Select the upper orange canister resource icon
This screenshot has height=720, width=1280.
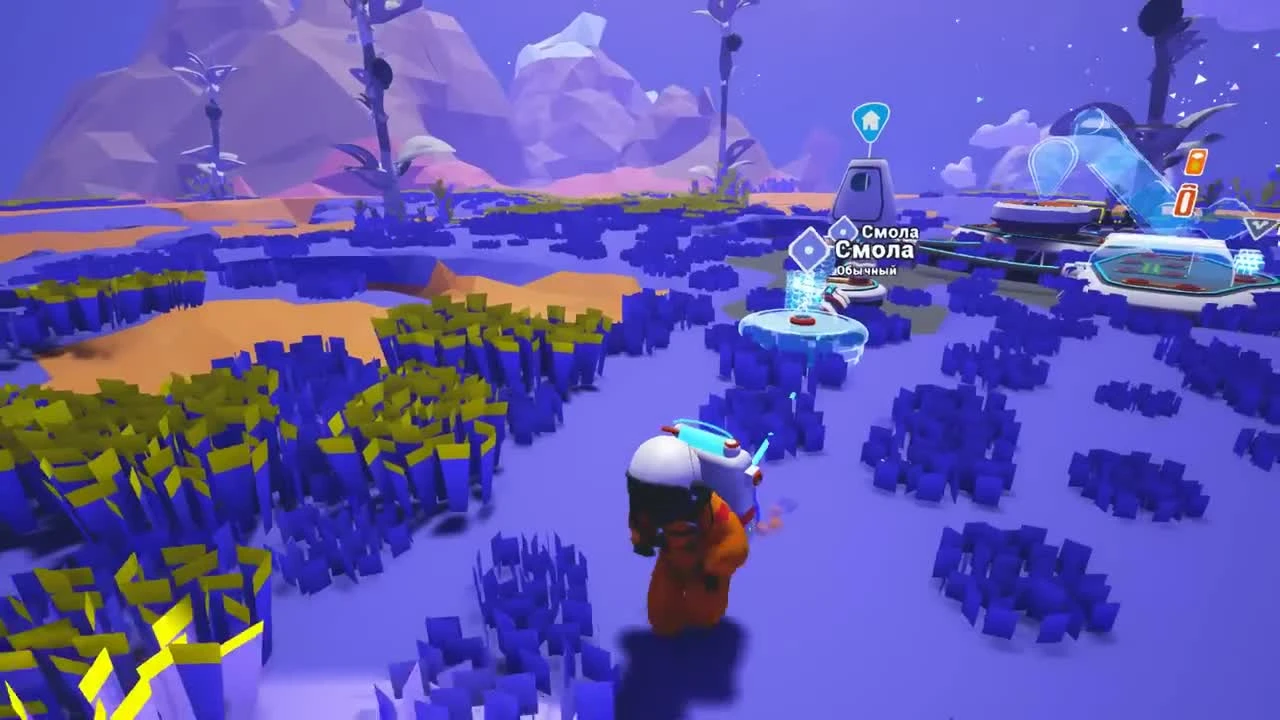pyautogui.click(x=1197, y=163)
